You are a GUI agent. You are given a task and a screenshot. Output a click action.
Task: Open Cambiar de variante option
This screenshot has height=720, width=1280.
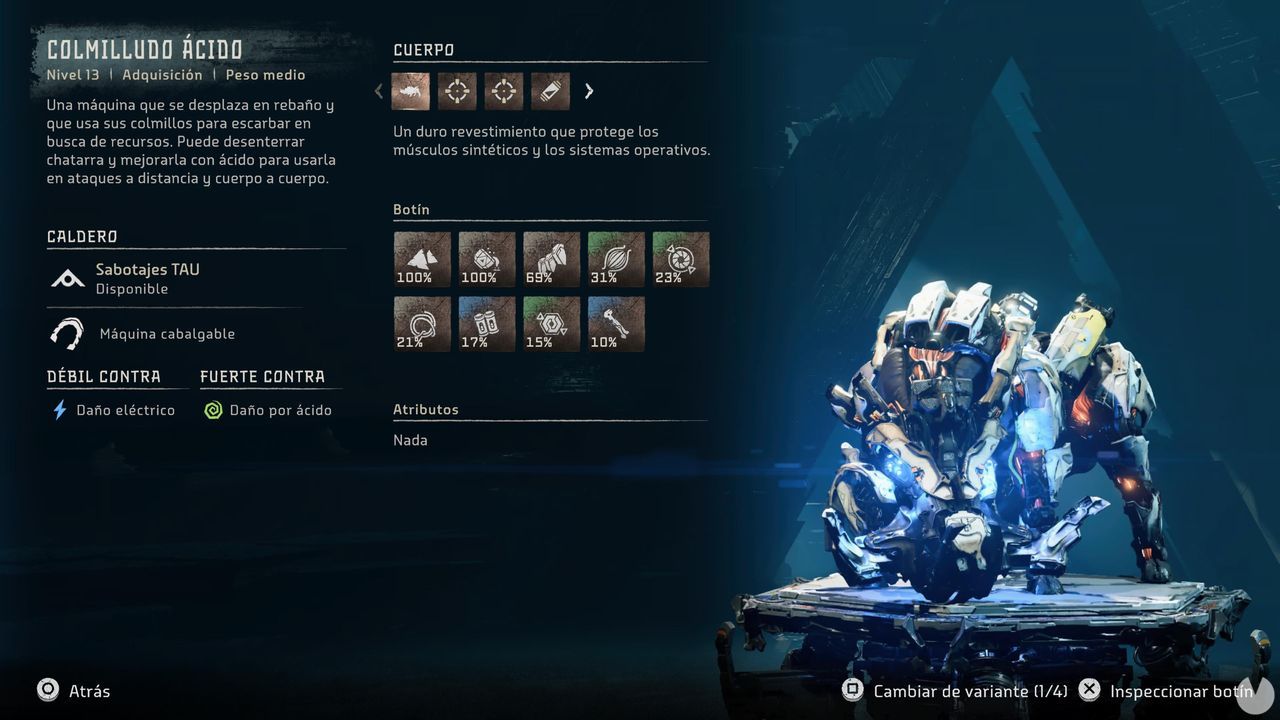coord(852,690)
